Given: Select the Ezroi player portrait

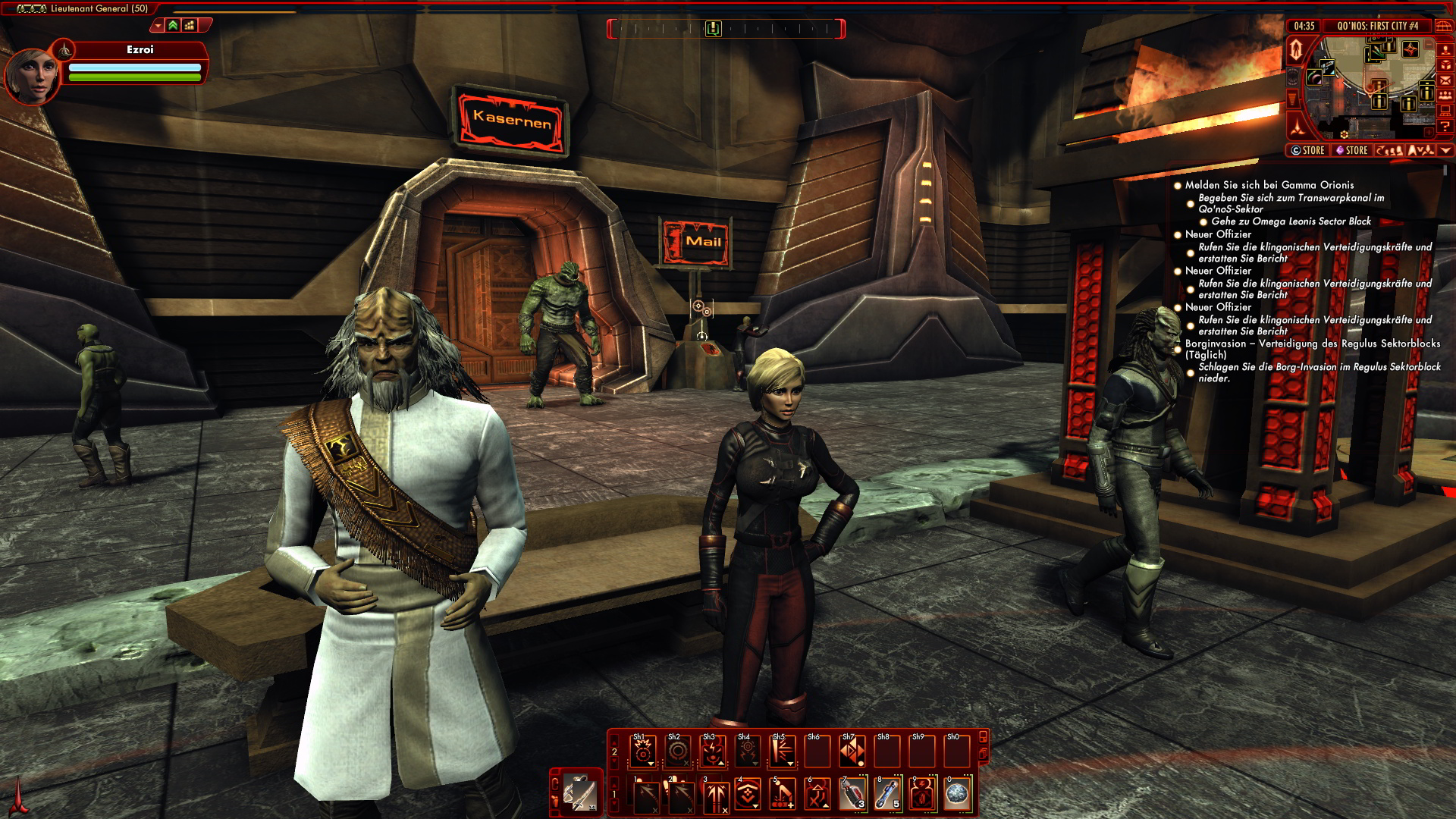Looking at the screenshot, I should (x=32, y=74).
